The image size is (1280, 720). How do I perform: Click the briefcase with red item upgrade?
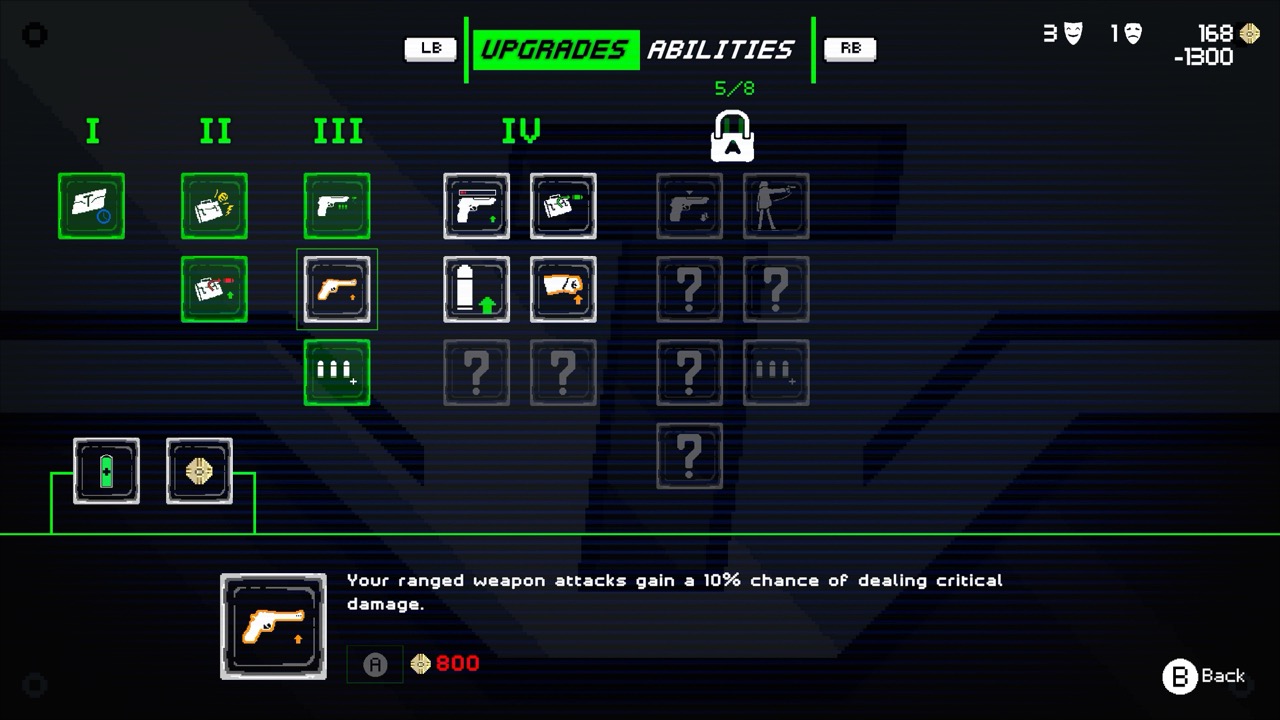(215, 290)
